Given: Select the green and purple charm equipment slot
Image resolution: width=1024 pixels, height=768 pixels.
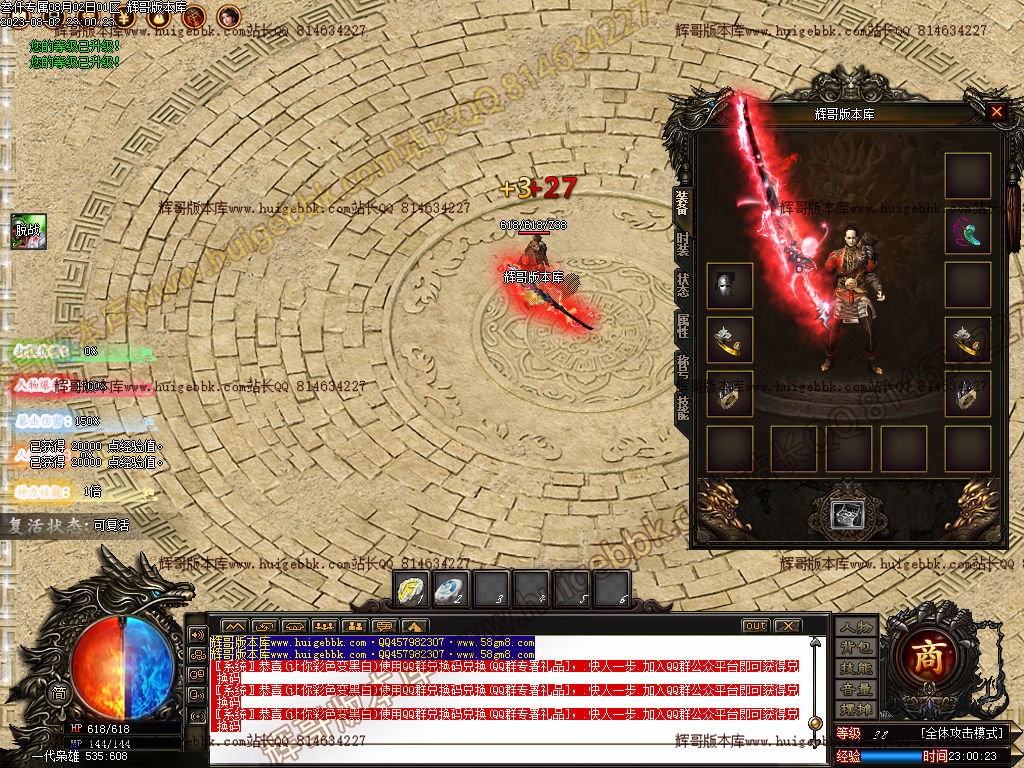Looking at the screenshot, I should (x=968, y=232).
